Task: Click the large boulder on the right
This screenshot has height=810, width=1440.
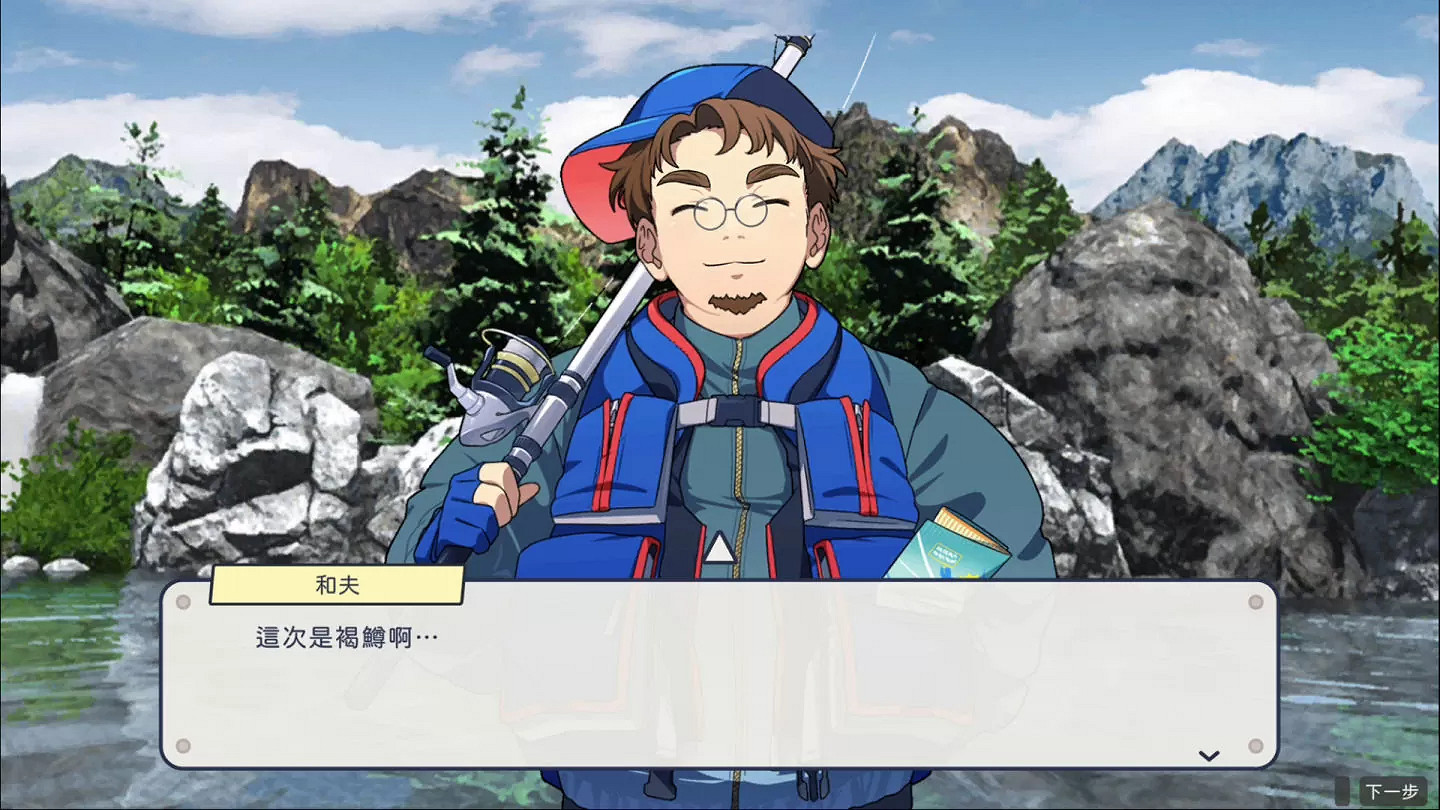Action: [1150, 400]
